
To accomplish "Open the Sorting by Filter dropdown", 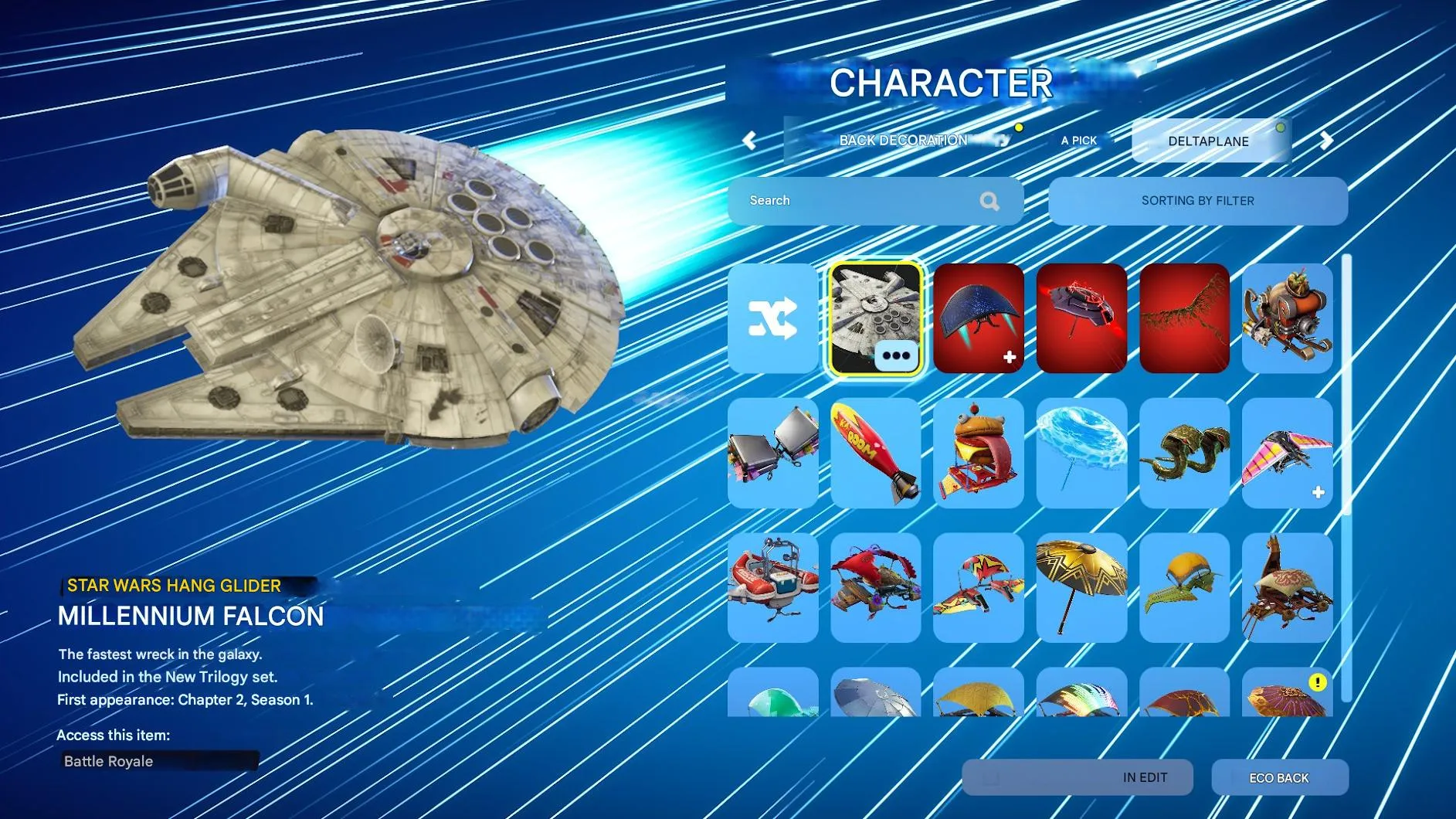I will 1198,200.
